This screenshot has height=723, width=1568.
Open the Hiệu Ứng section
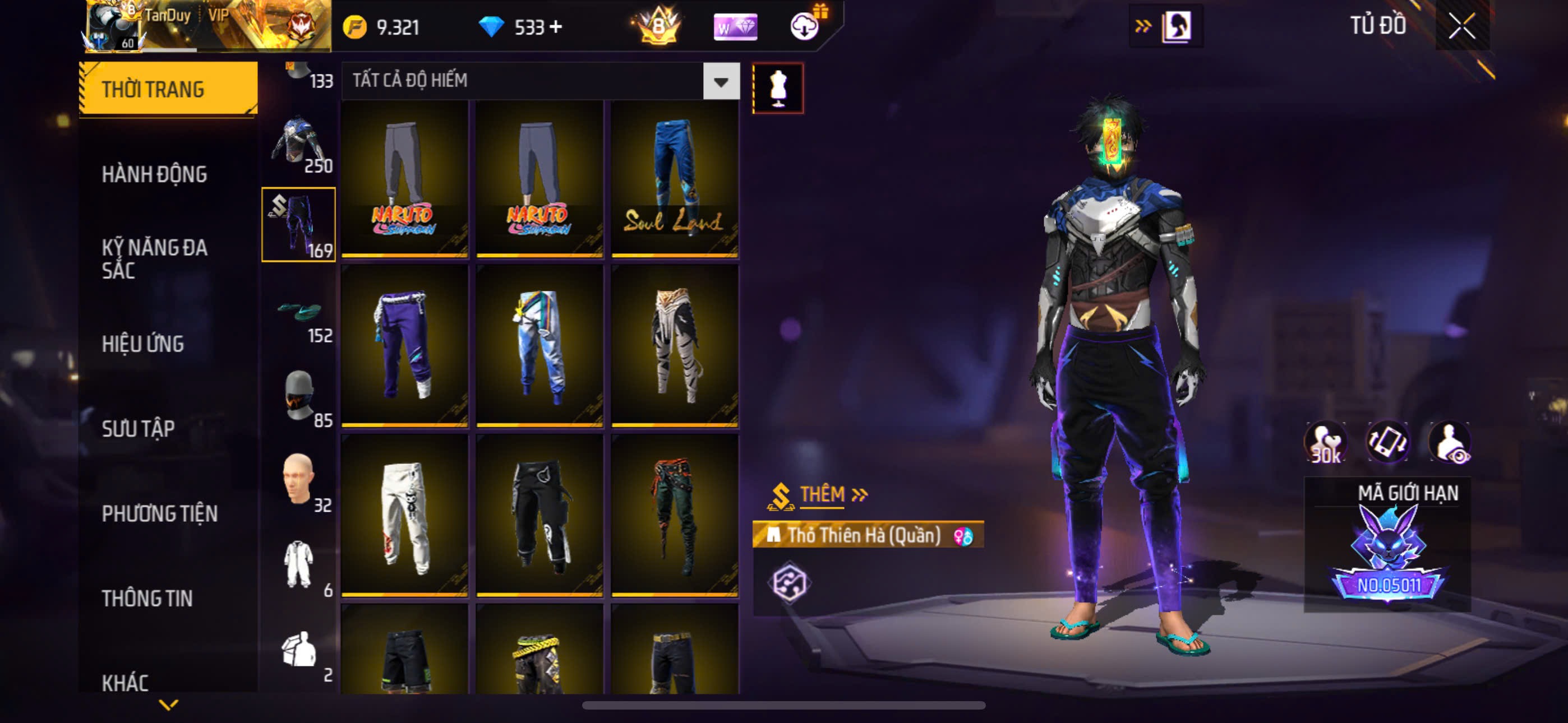point(142,344)
